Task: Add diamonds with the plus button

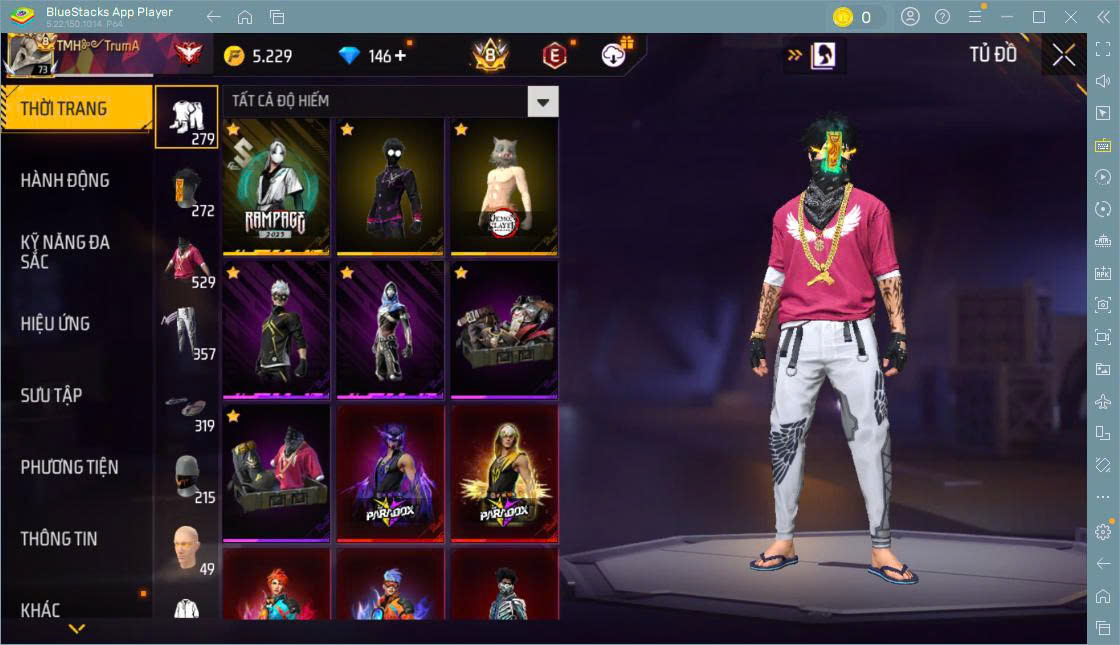Action: point(400,56)
